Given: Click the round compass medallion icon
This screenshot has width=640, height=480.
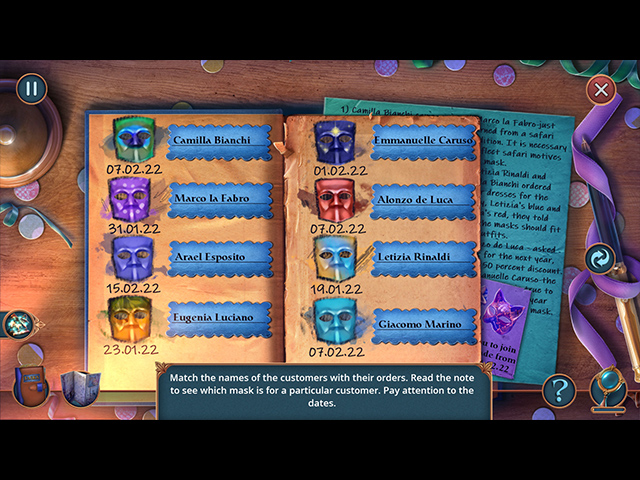Looking at the screenshot, I should (x=18, y=323).
